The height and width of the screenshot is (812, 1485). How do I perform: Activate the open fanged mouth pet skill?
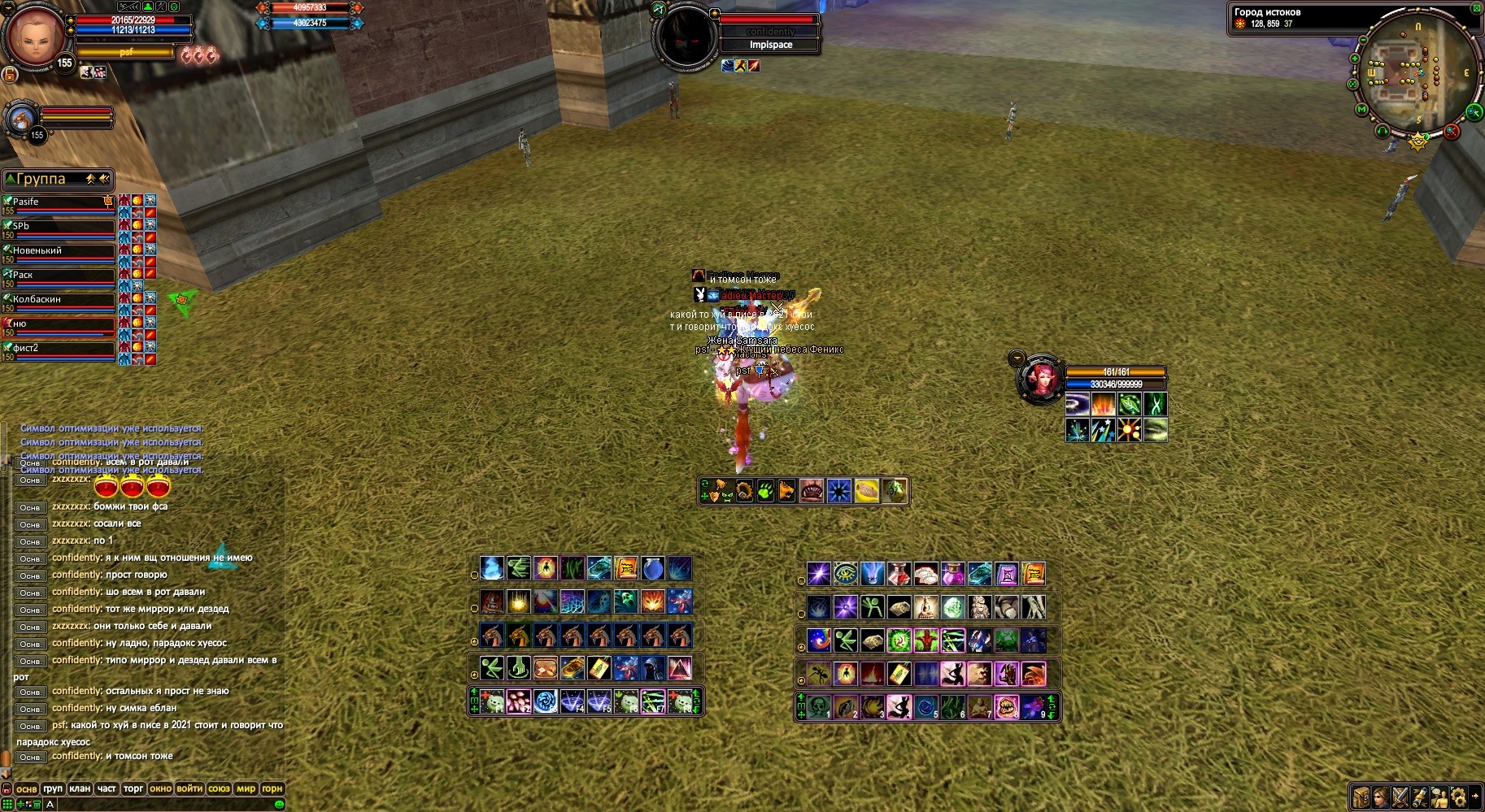click(x=811, y=492)
